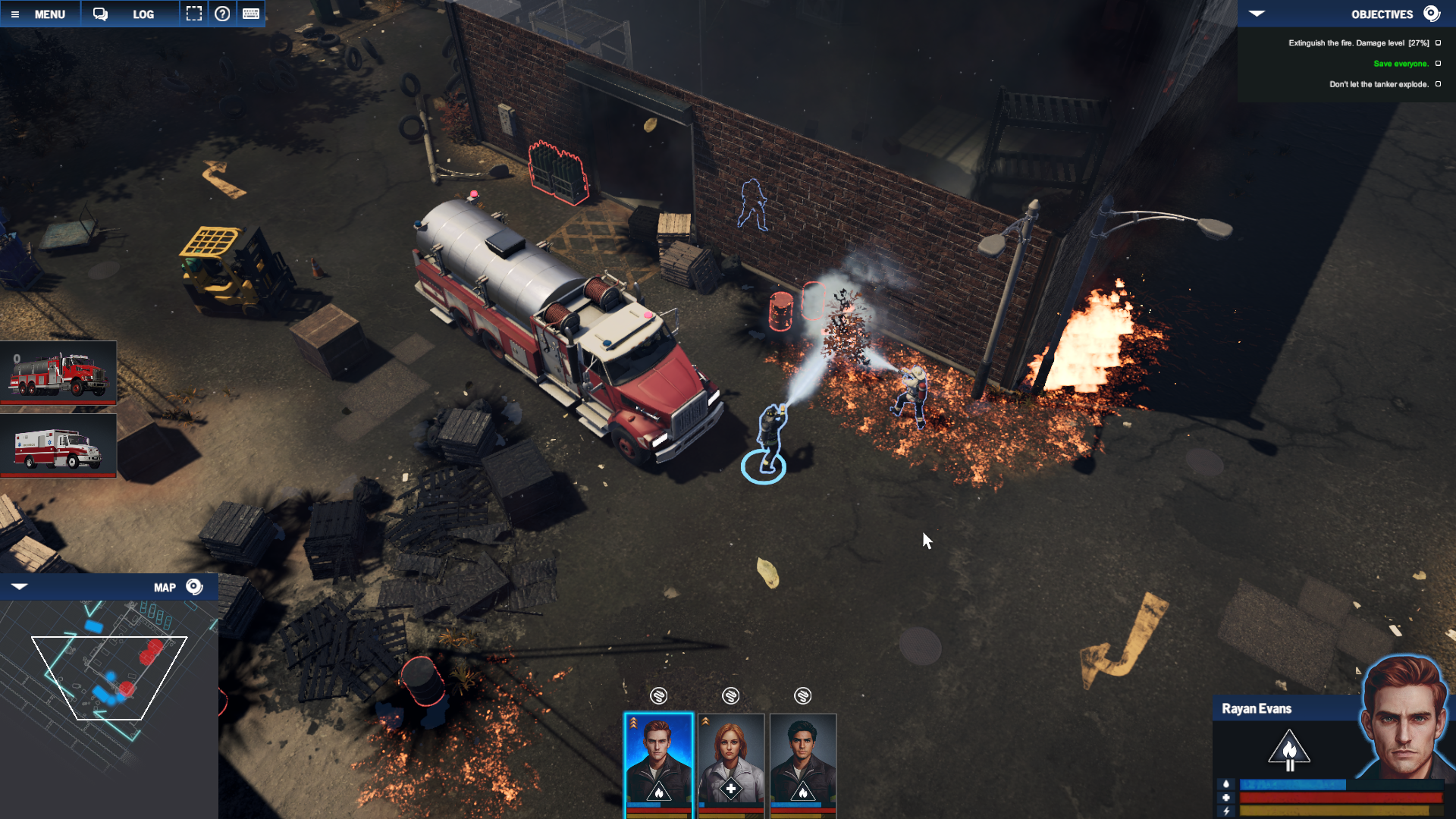
Task: Collapse the Objectives panel arrow
Action: point(1257,14)
